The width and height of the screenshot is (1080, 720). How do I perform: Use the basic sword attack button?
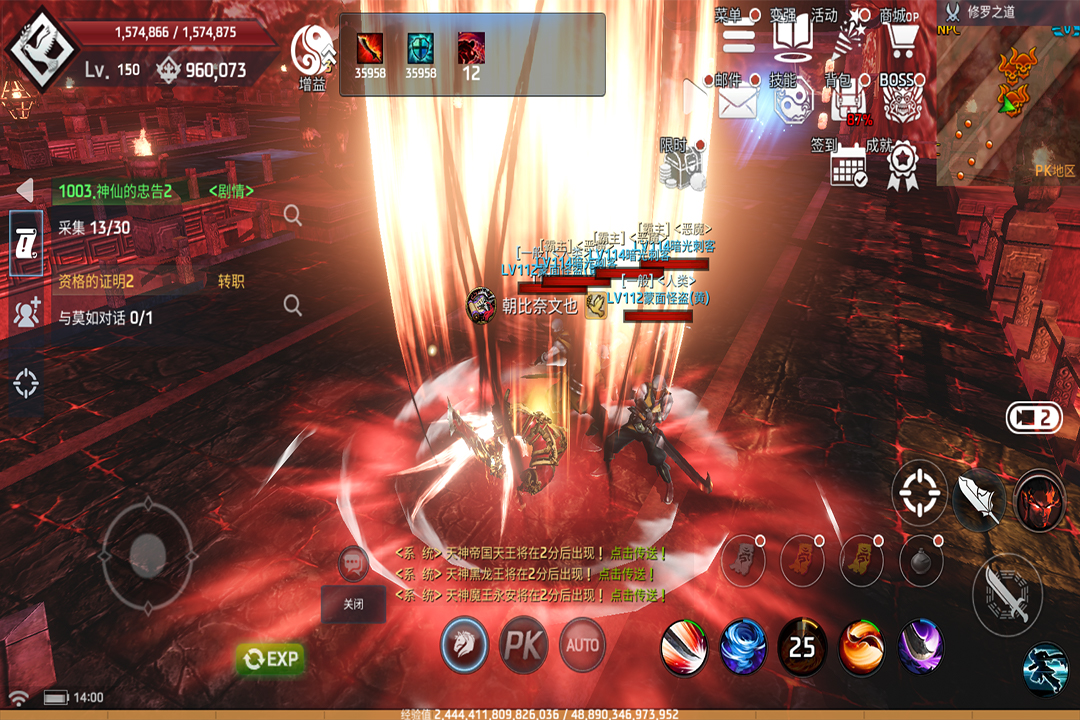click(x=1007, y=594)
